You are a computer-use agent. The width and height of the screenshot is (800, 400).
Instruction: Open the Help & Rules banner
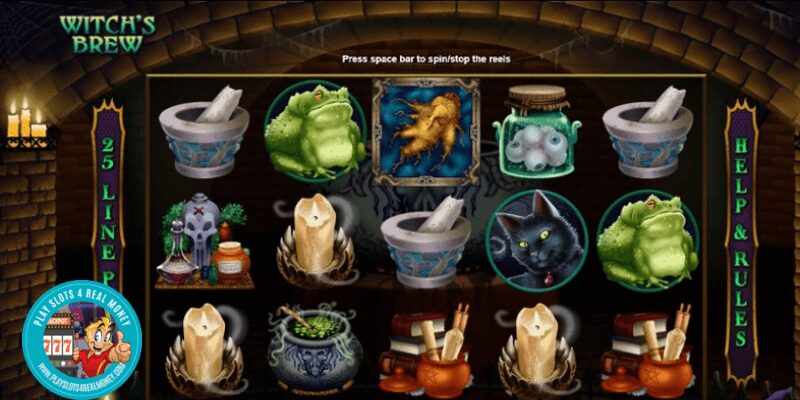(x=741, y=240)
